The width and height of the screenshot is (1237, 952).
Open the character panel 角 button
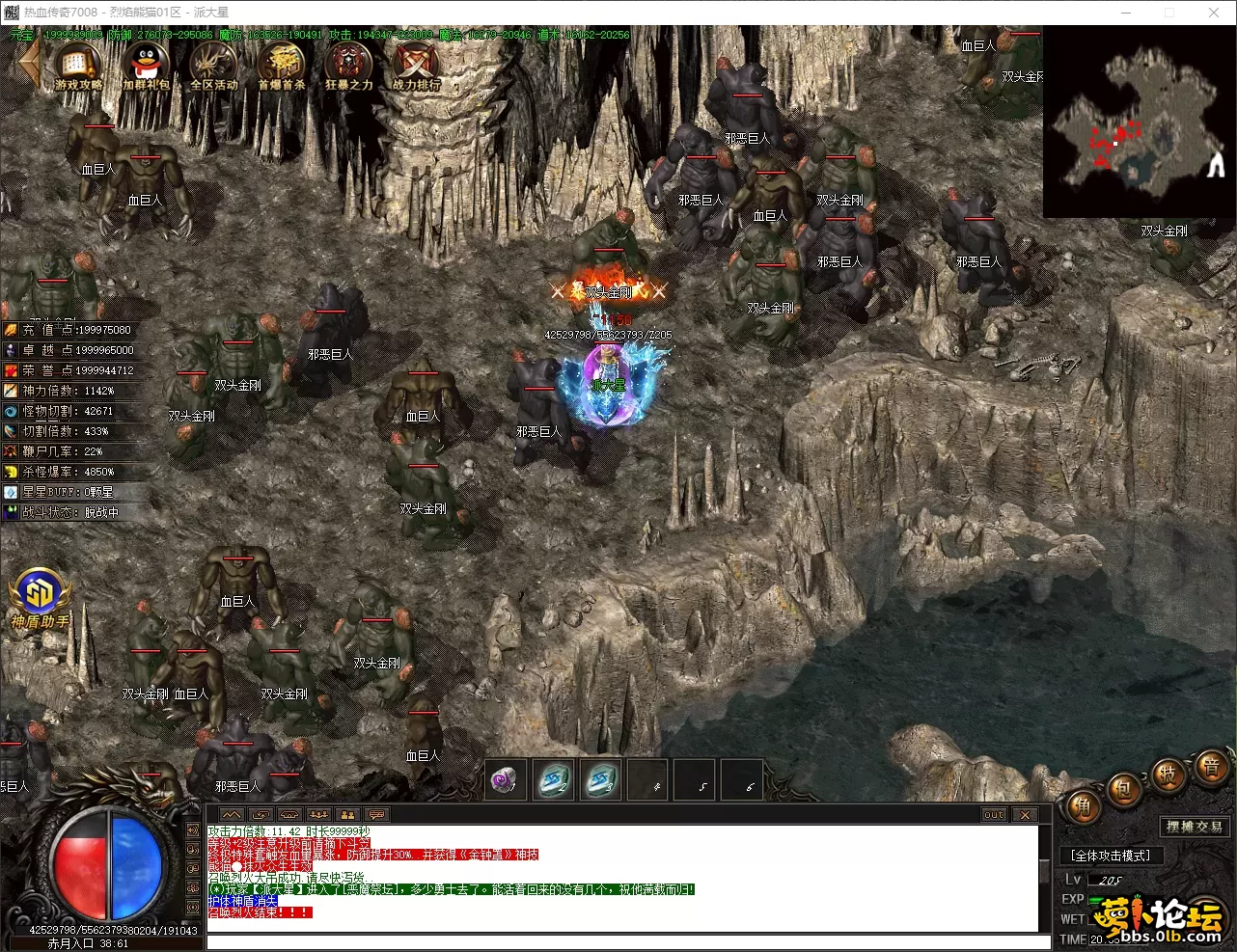1084,805
